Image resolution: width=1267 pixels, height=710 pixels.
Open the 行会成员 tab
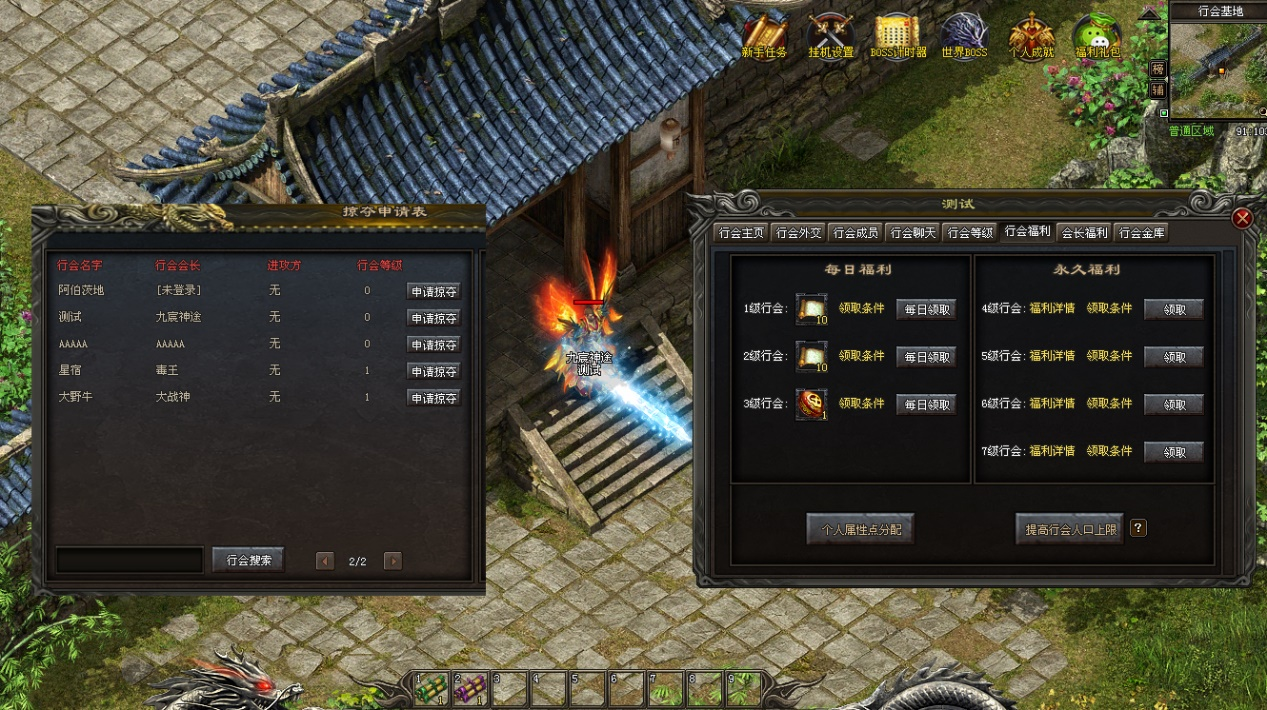coord(855,233)
